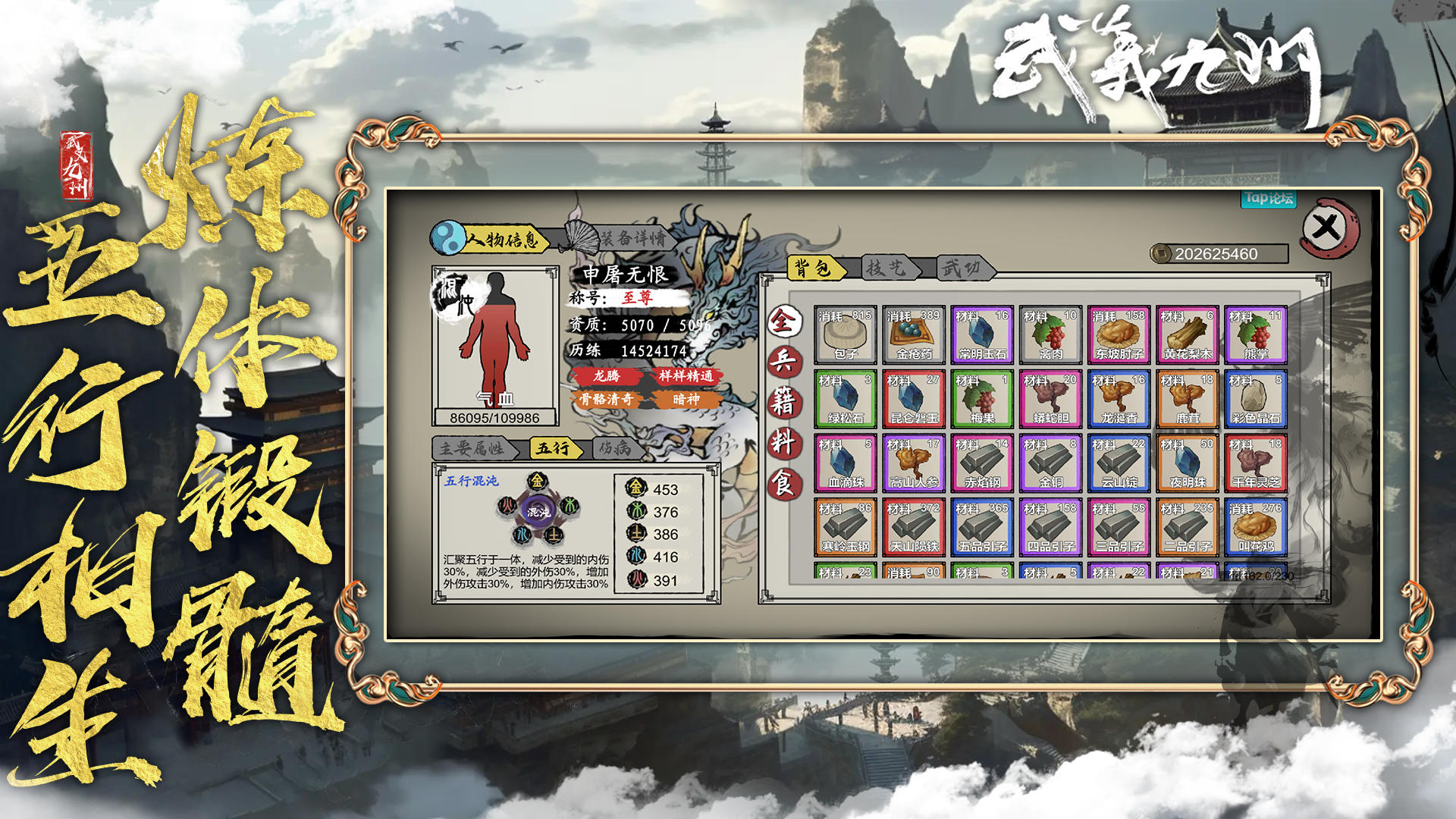Filter inventory by 料 materials
The image size is (1456, 819).
pyautogui.click(x=783, y=442)
